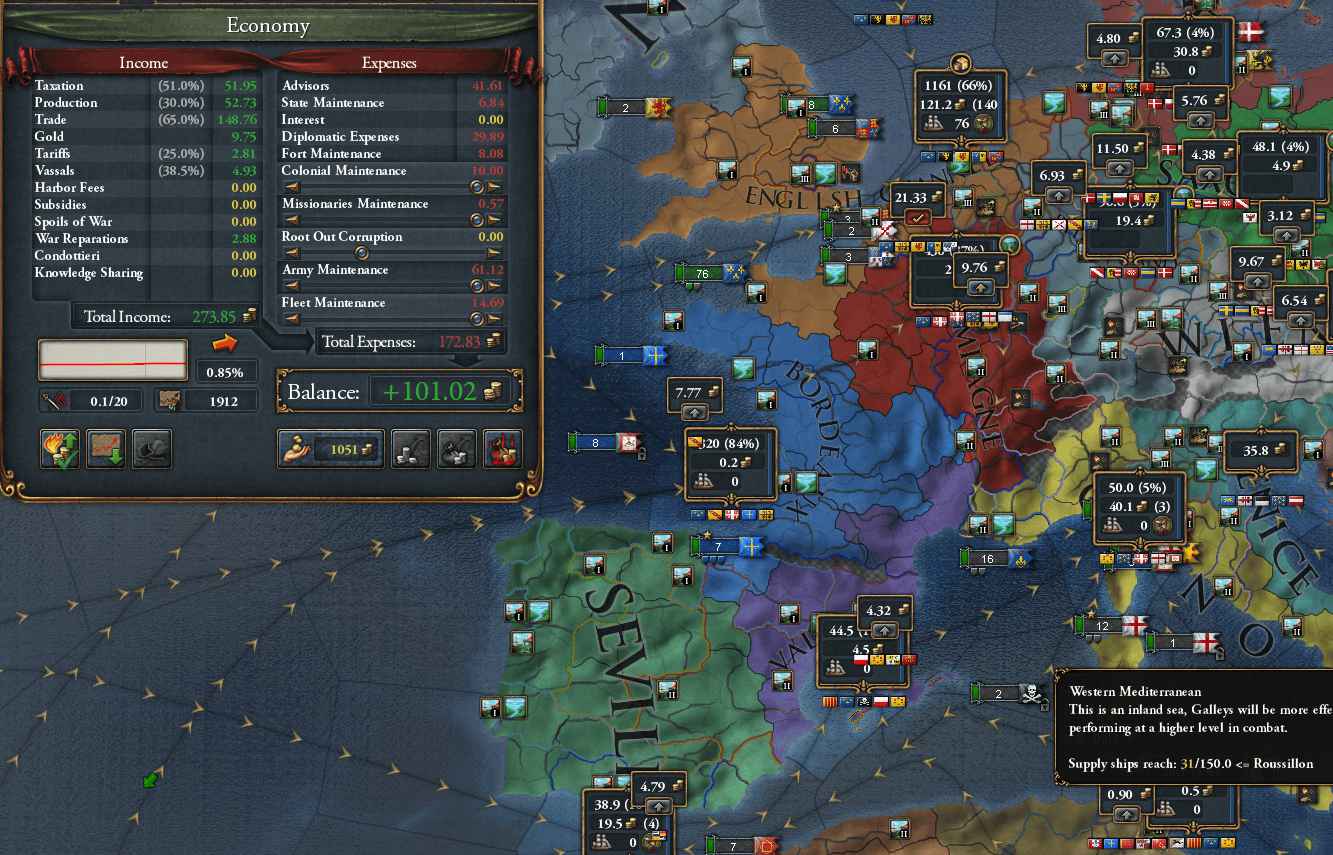Increase Missionaries Maintenance with the right arrow
The height and width of the screenshot is (855, 1333).
(495, 220)
